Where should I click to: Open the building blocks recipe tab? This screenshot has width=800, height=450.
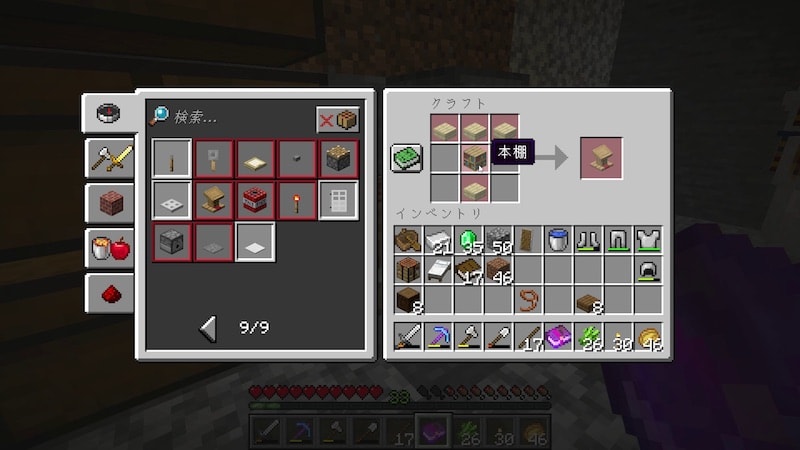[x=108, y=203]
